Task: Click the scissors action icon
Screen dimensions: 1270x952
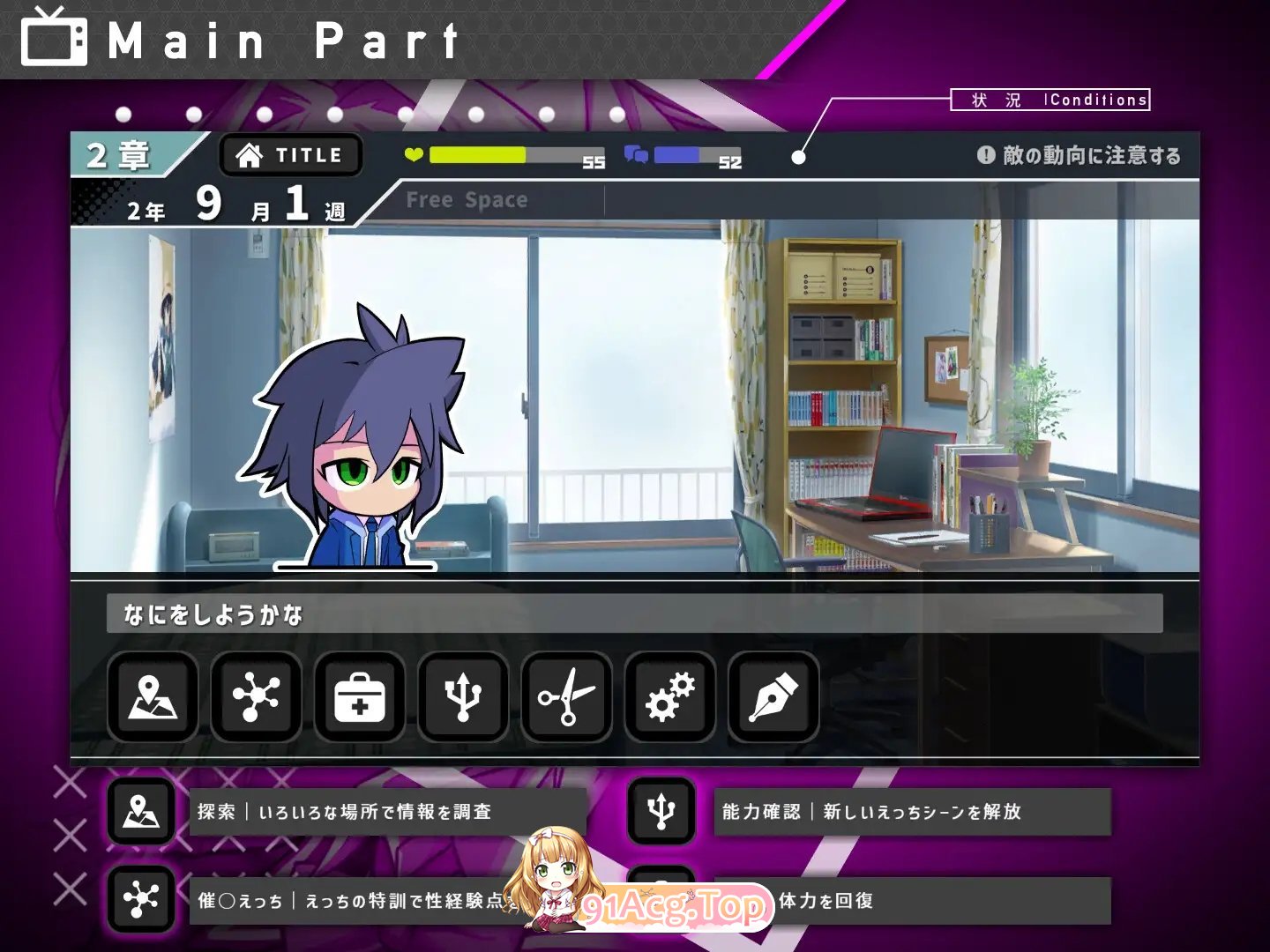Action: (x=565, y=697)
